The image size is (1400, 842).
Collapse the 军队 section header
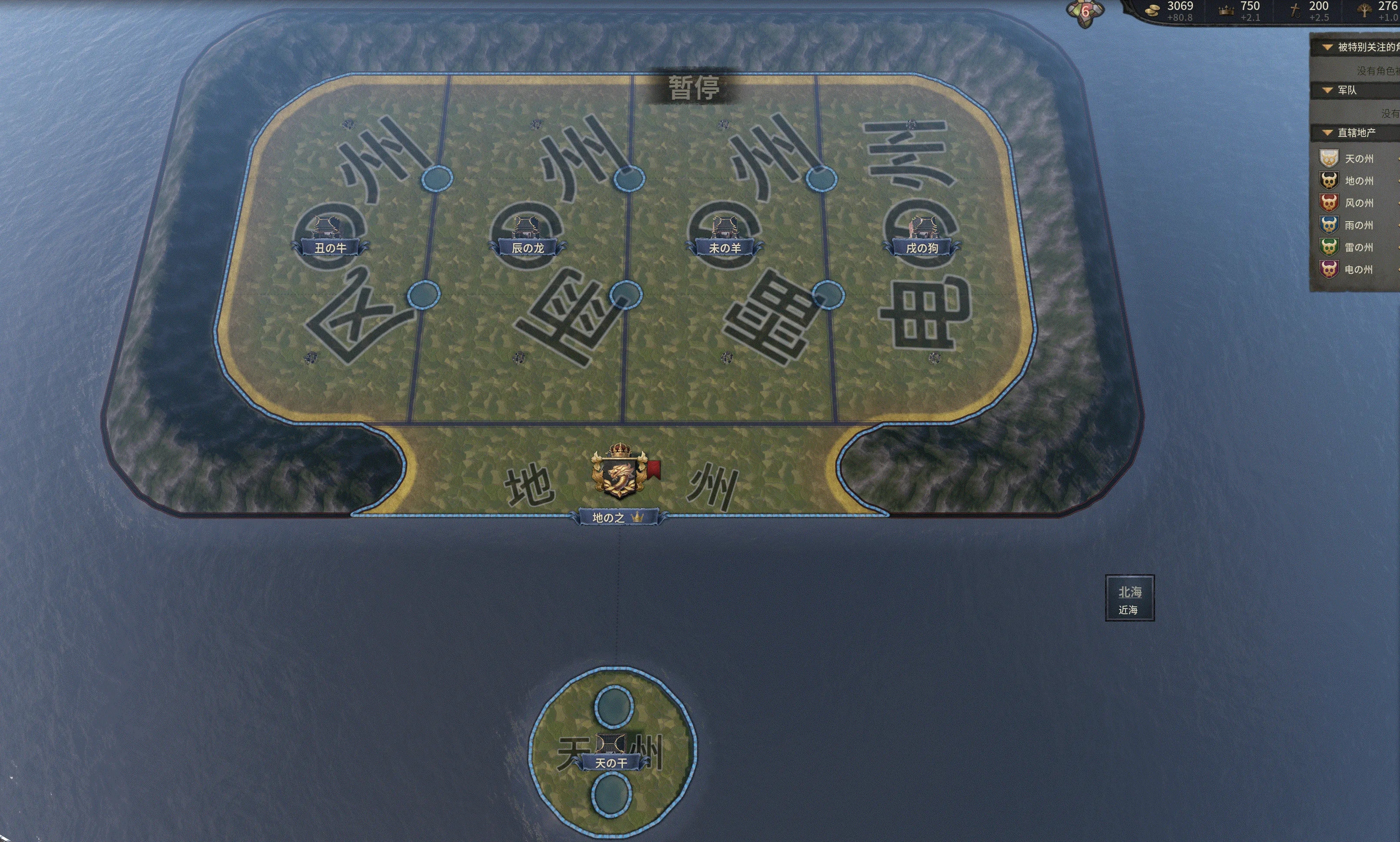[x=1328, y=90]
